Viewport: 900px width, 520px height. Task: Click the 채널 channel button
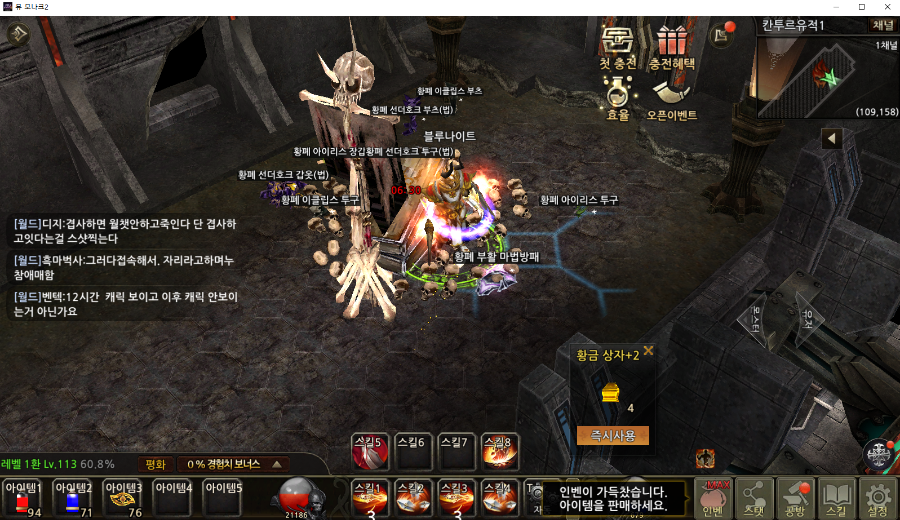click(x=883, y=25)
